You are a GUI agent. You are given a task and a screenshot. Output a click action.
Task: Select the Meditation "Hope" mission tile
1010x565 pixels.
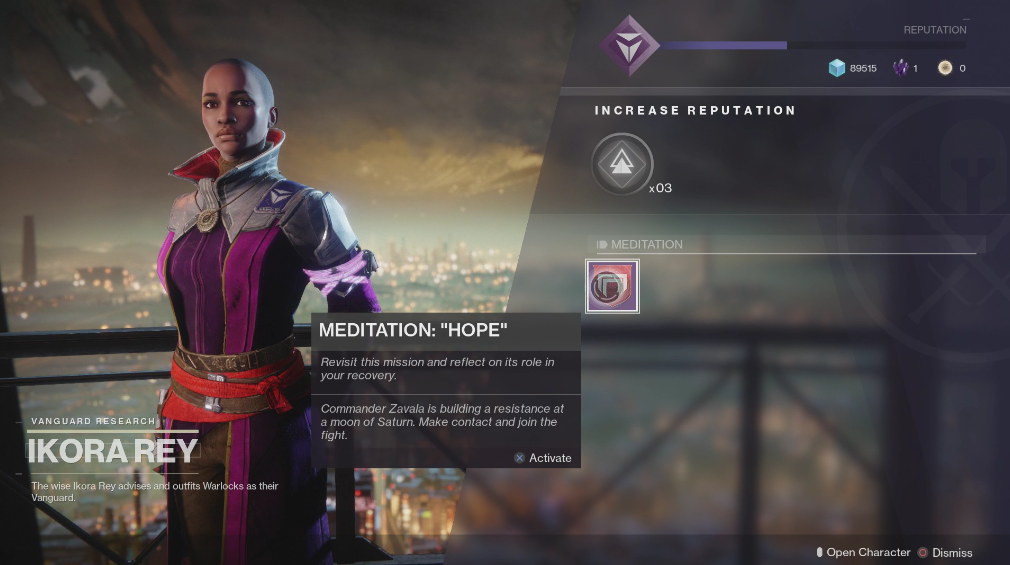[612, 287]
